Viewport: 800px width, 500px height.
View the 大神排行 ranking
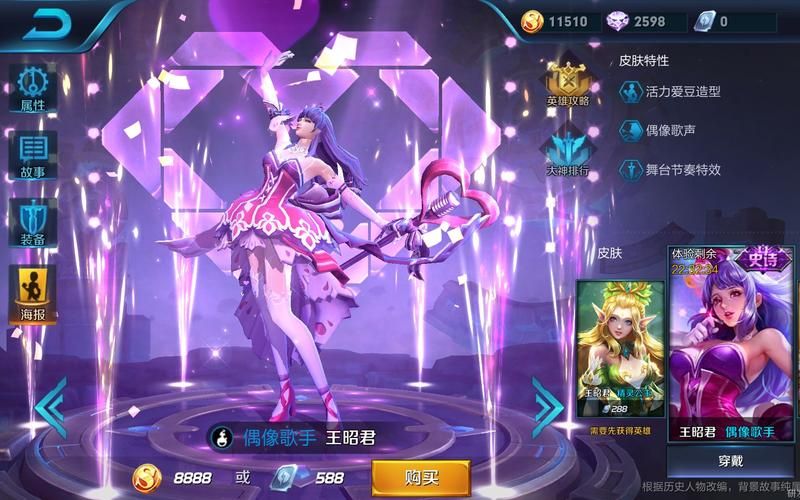568,152
